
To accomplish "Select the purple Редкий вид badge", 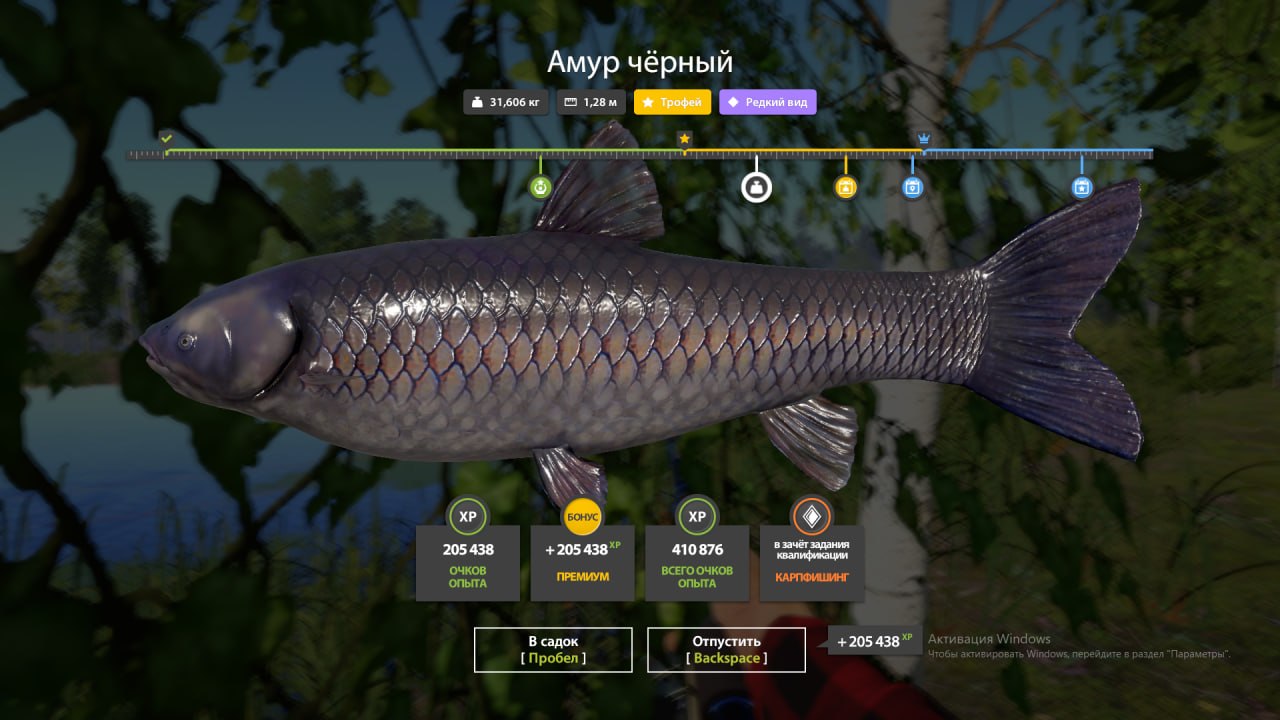I will pos(767,102).
